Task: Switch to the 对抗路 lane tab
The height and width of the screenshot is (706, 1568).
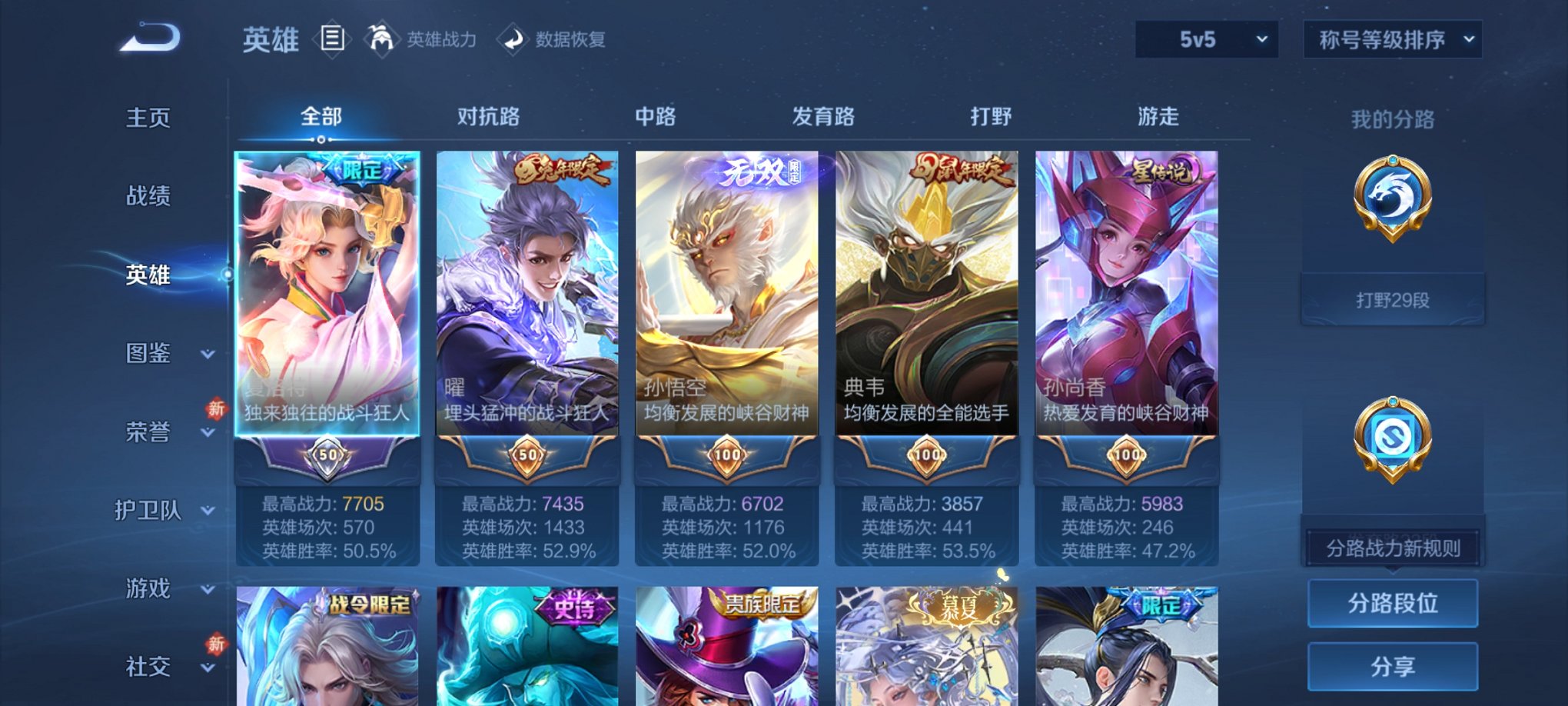Action: tap(490, 116)
